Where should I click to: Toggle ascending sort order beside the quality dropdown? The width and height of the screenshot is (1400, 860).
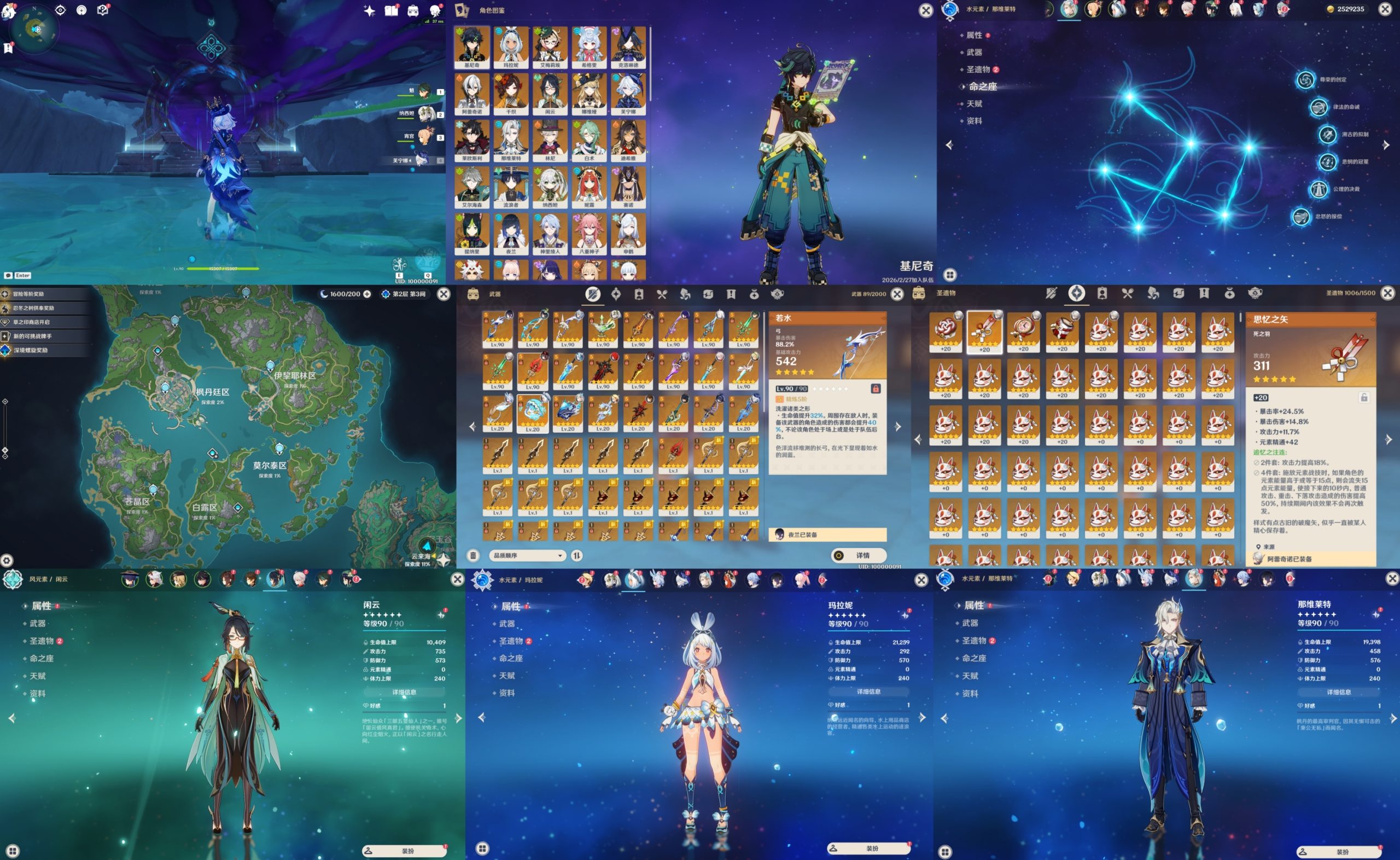point(577,556)
